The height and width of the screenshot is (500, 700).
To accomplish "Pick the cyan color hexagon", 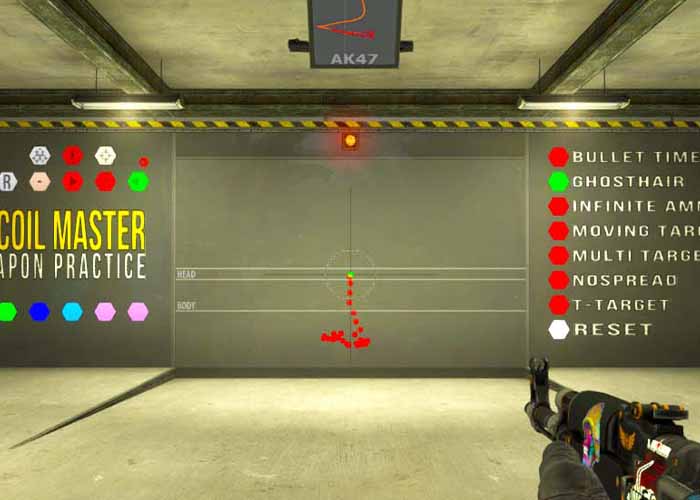I will (72, 311).
